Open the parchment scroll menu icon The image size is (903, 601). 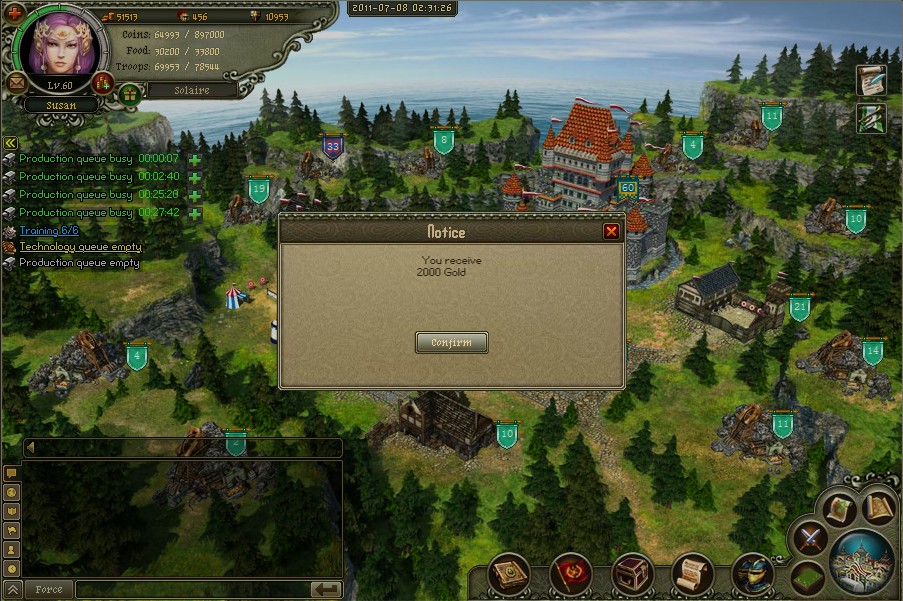click(692, 573)
